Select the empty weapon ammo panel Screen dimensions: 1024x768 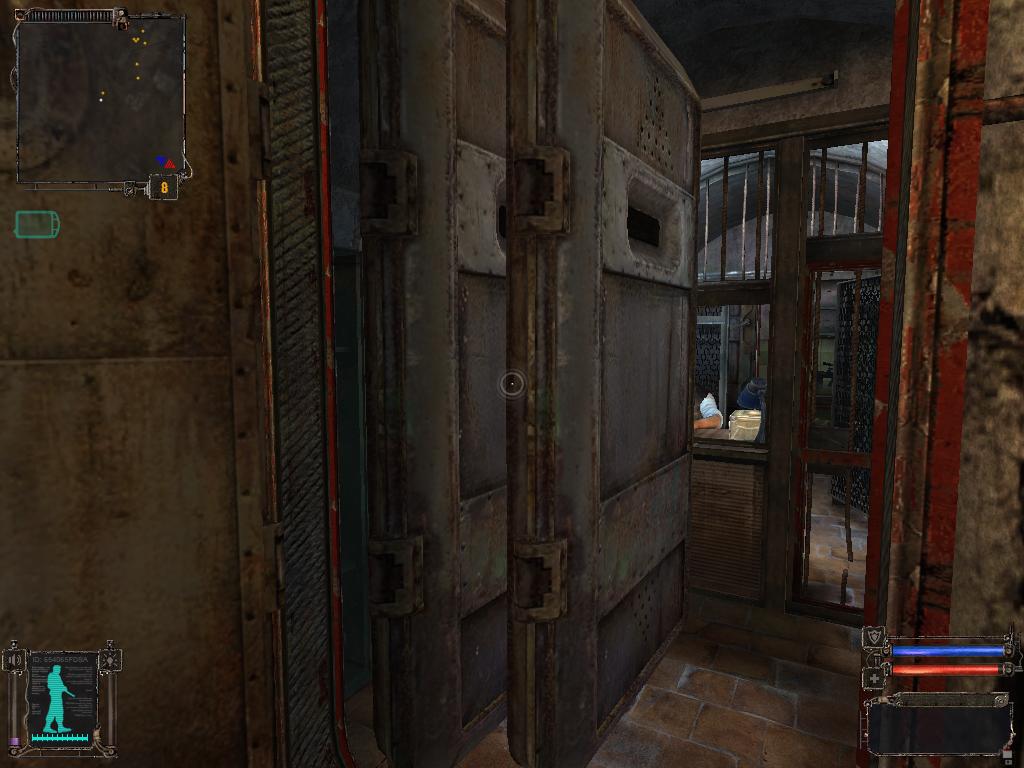[x=938, y=722]
